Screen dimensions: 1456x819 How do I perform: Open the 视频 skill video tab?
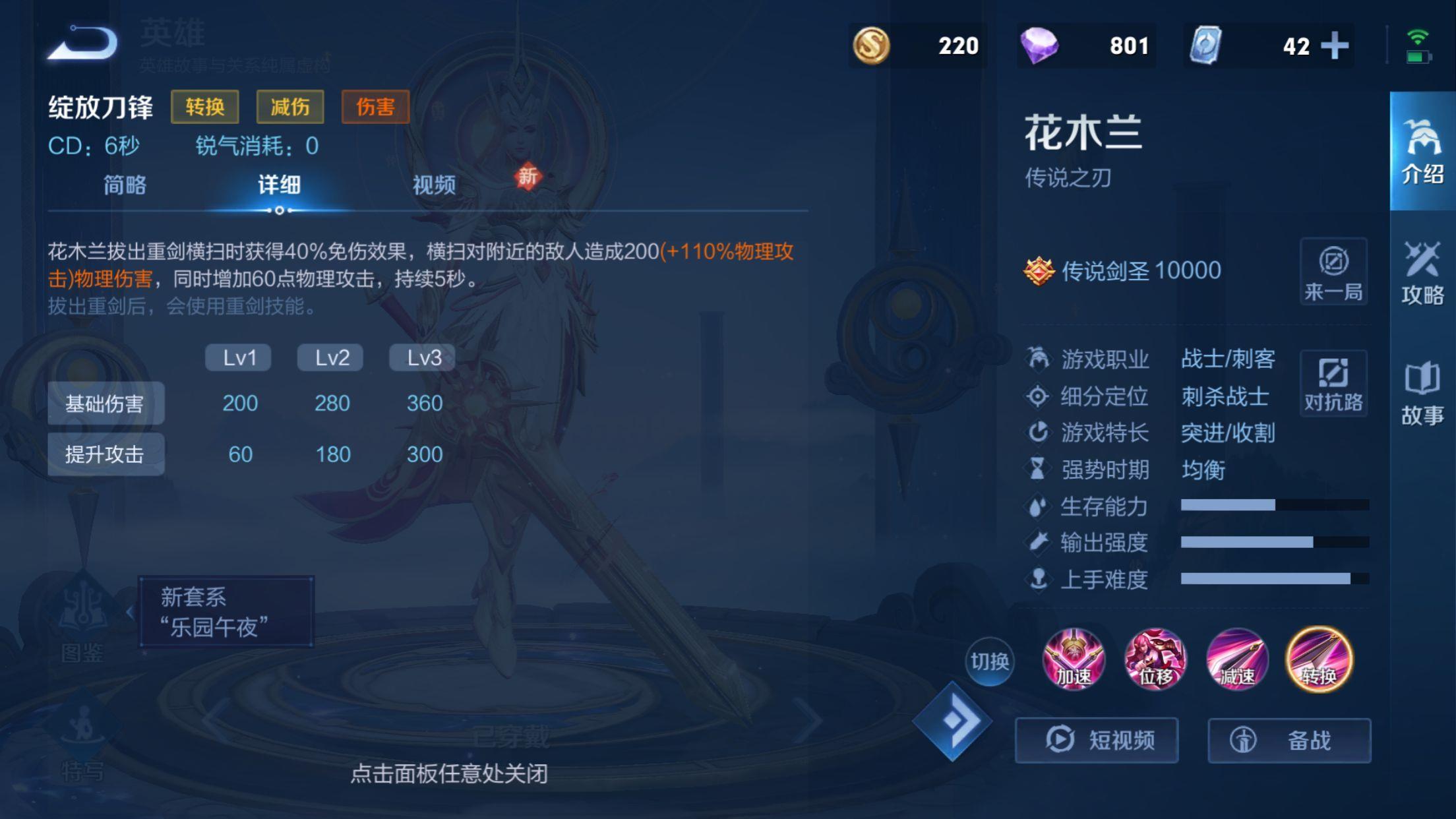(x=434, y=185)
